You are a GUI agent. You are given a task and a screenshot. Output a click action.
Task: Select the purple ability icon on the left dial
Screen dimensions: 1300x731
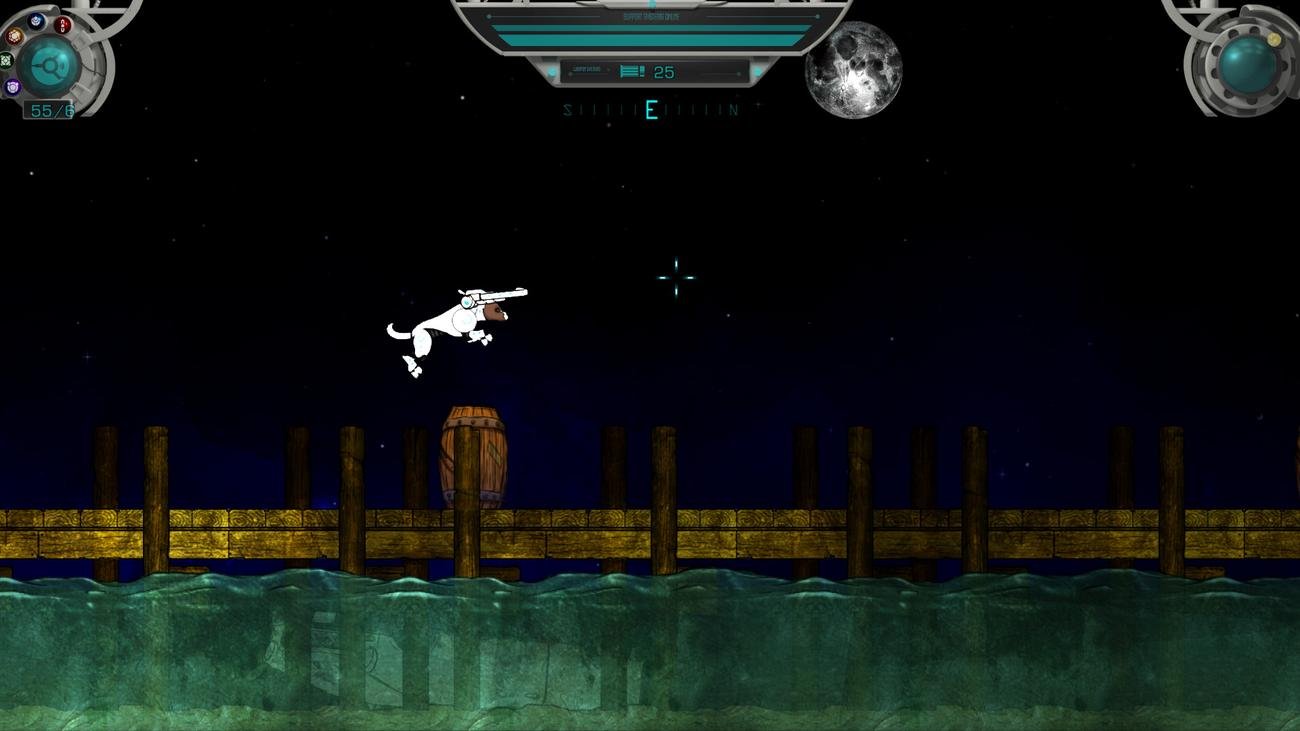coord(12,86)
